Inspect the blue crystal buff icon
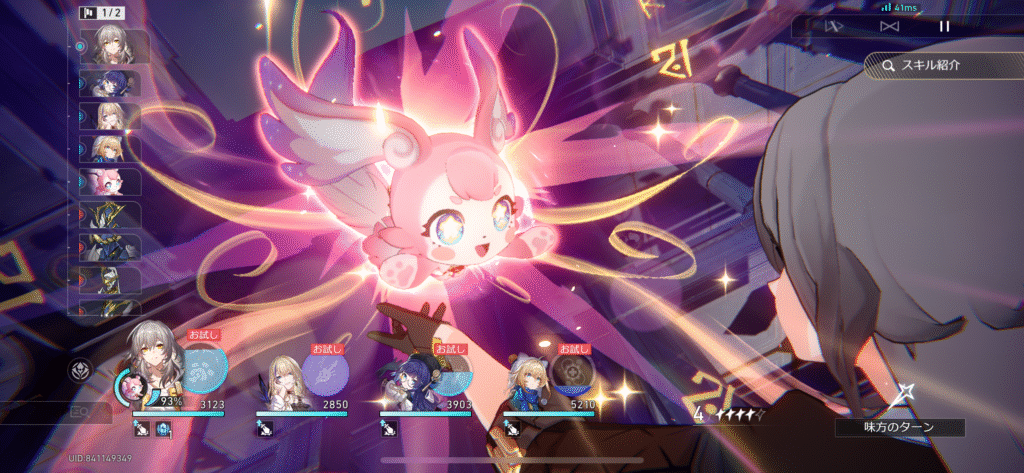The height and width of the screenshot is (473, 1024). click(x=161, y=428)
